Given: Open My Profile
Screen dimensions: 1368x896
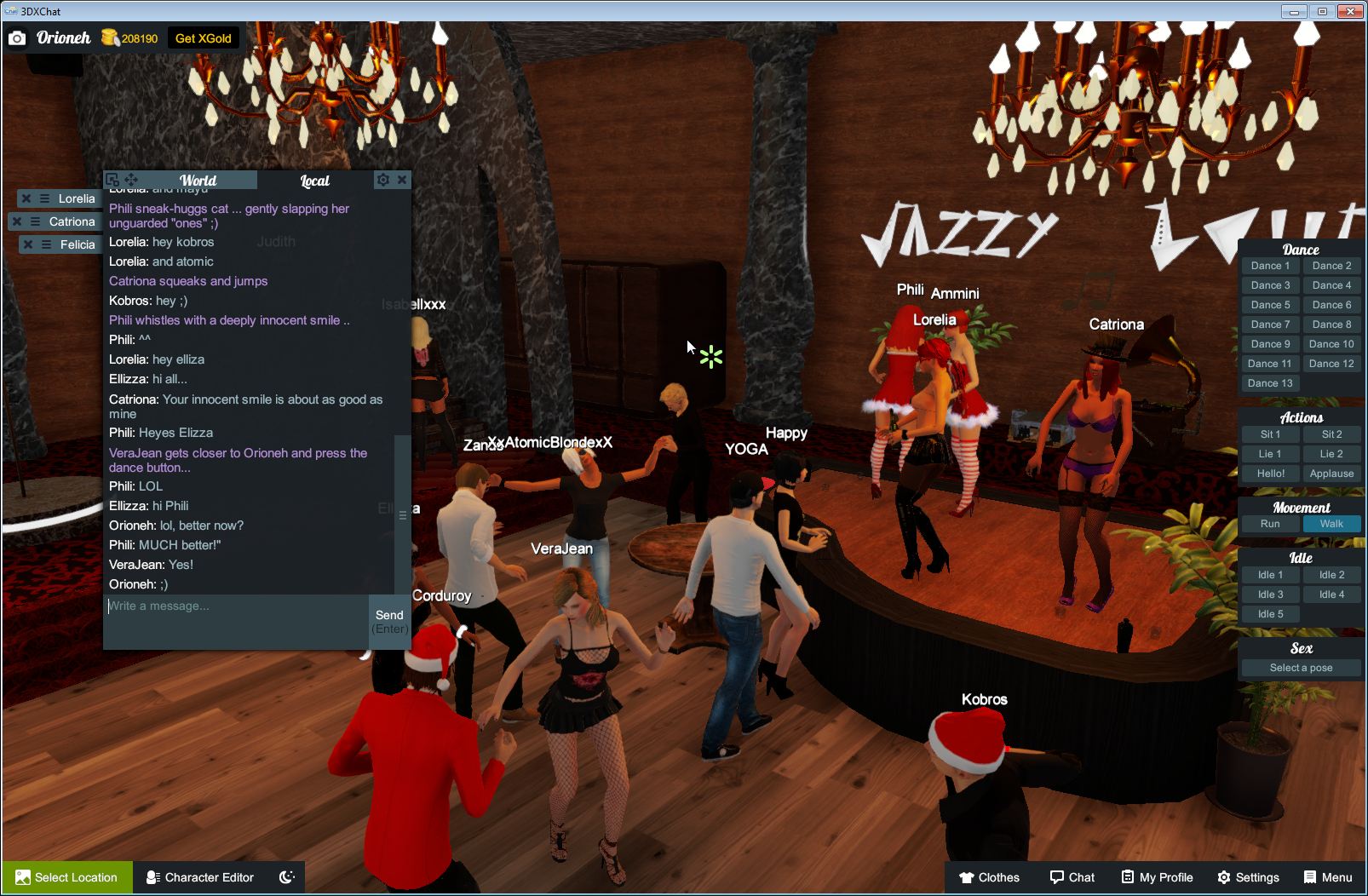Looking at the screenshot, I should [x=1156, y=876].
